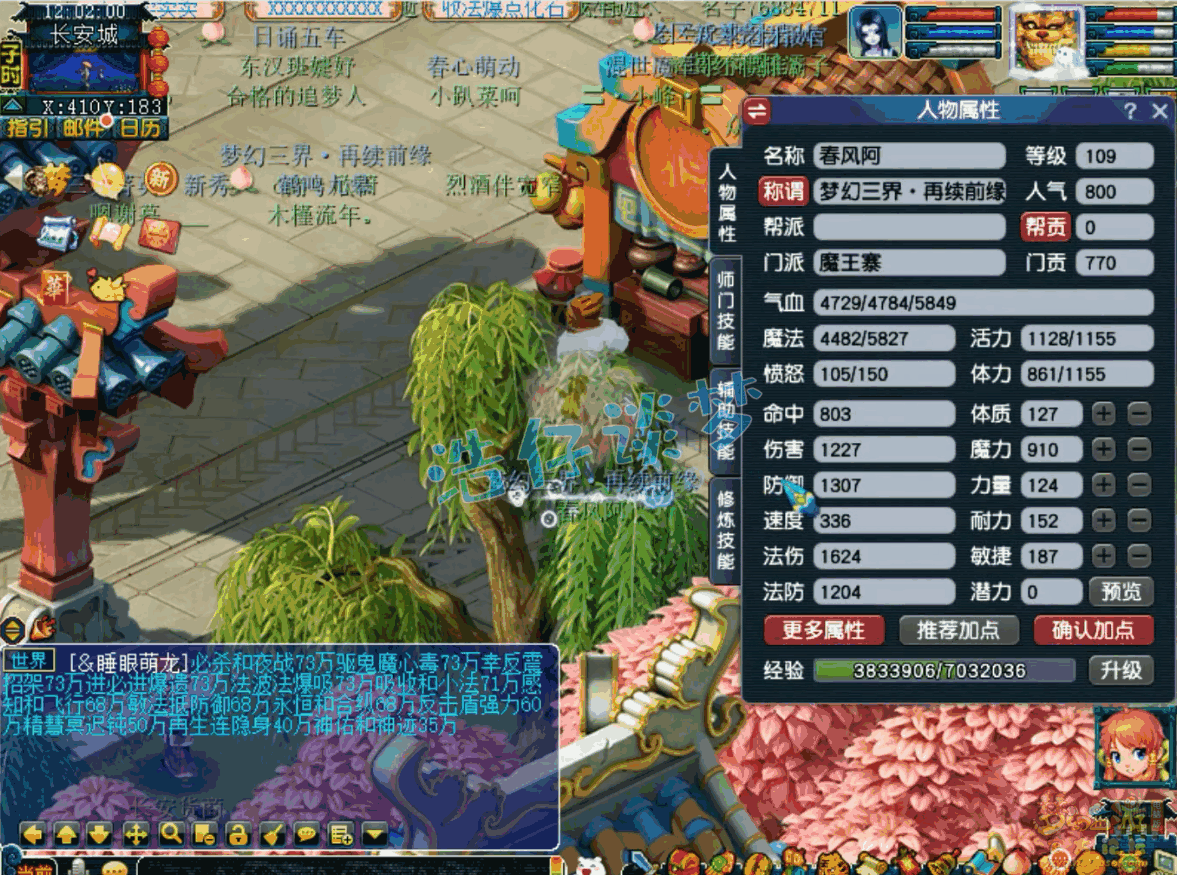Open help for the character attributes panel
This screenshot has width=1177, height=875.
(1131, 111)
